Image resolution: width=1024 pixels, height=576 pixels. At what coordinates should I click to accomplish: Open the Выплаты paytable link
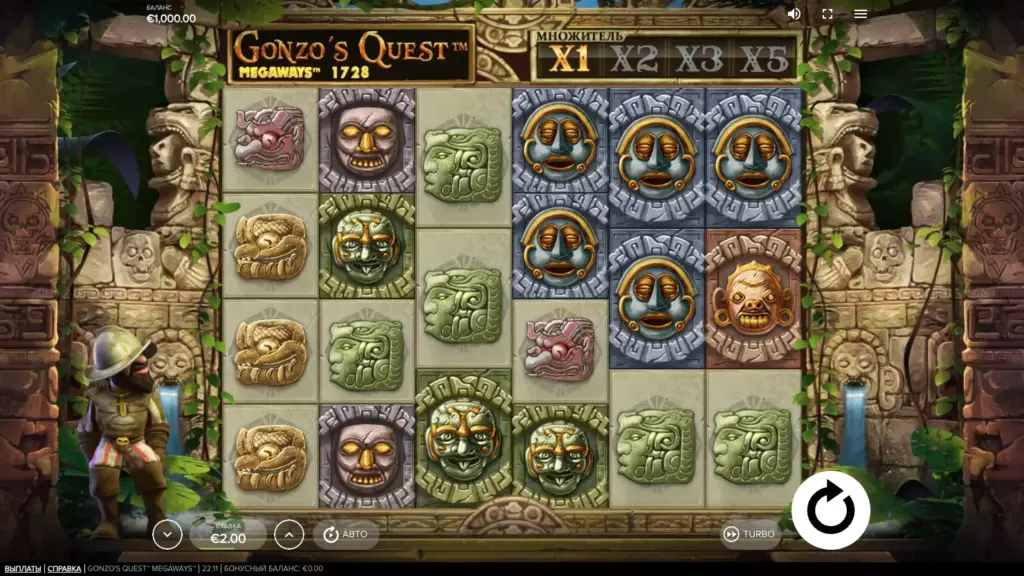click(21, 568)
